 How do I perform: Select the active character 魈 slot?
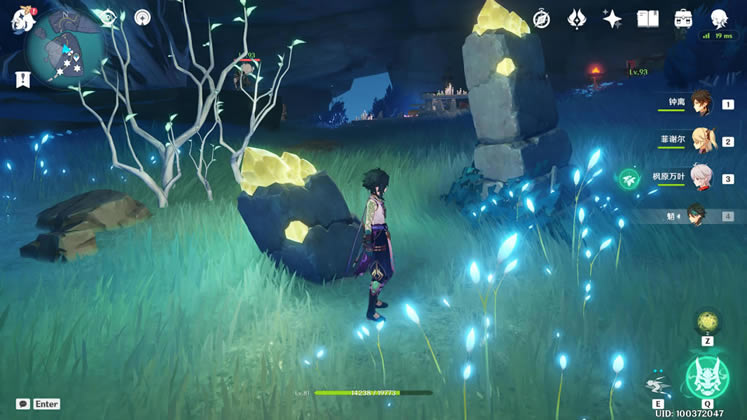pyautogui.click(x=702, y=215)
